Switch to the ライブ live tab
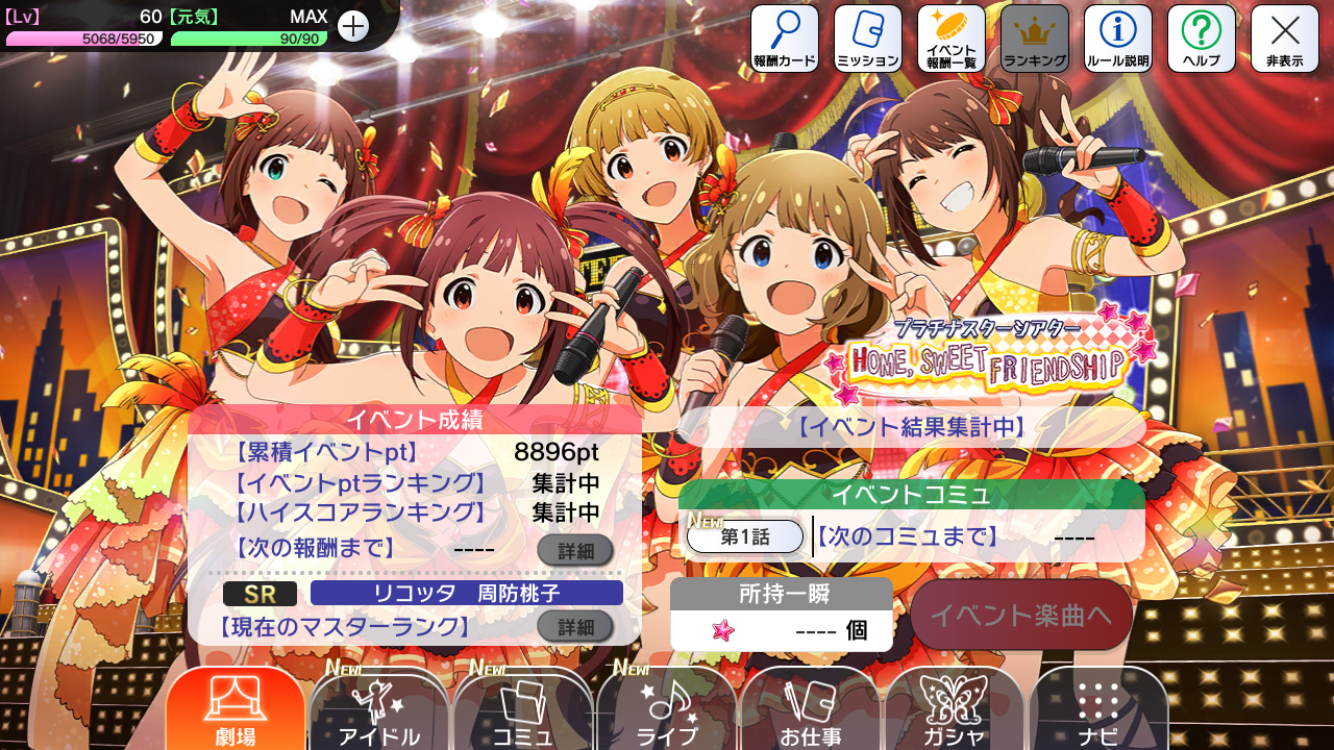Viewport: 1334px width, 750px height. pos(667,710)
